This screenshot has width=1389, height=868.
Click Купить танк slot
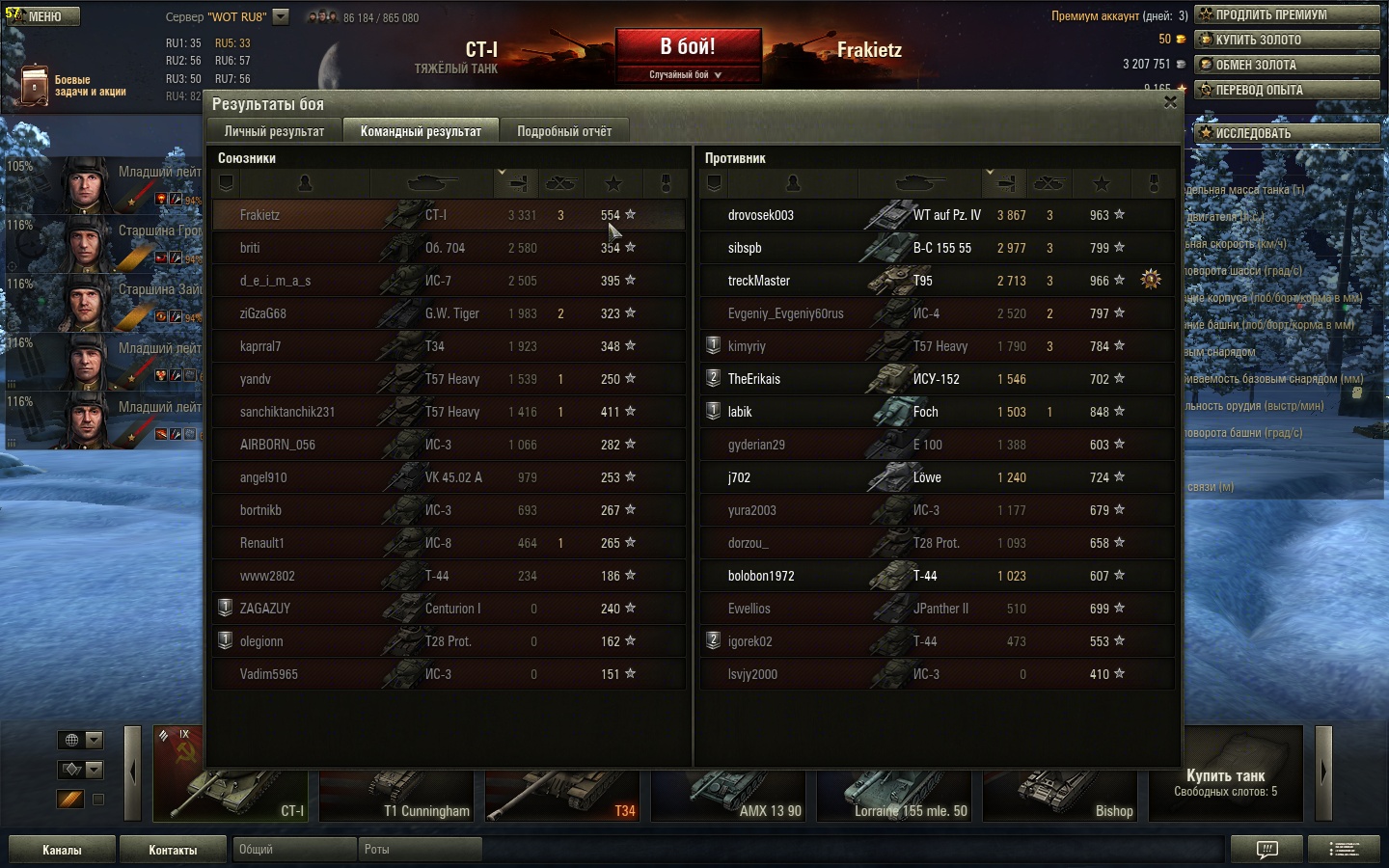click(x=1225, y=779)
